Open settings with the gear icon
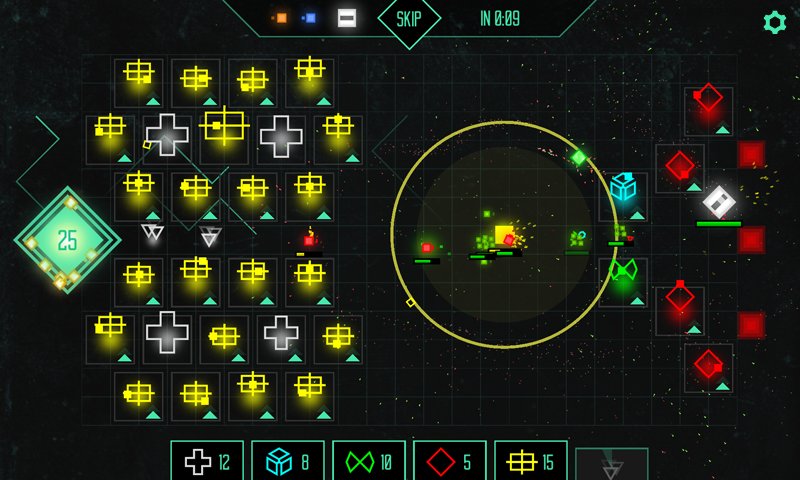 (x=774, y=22)
